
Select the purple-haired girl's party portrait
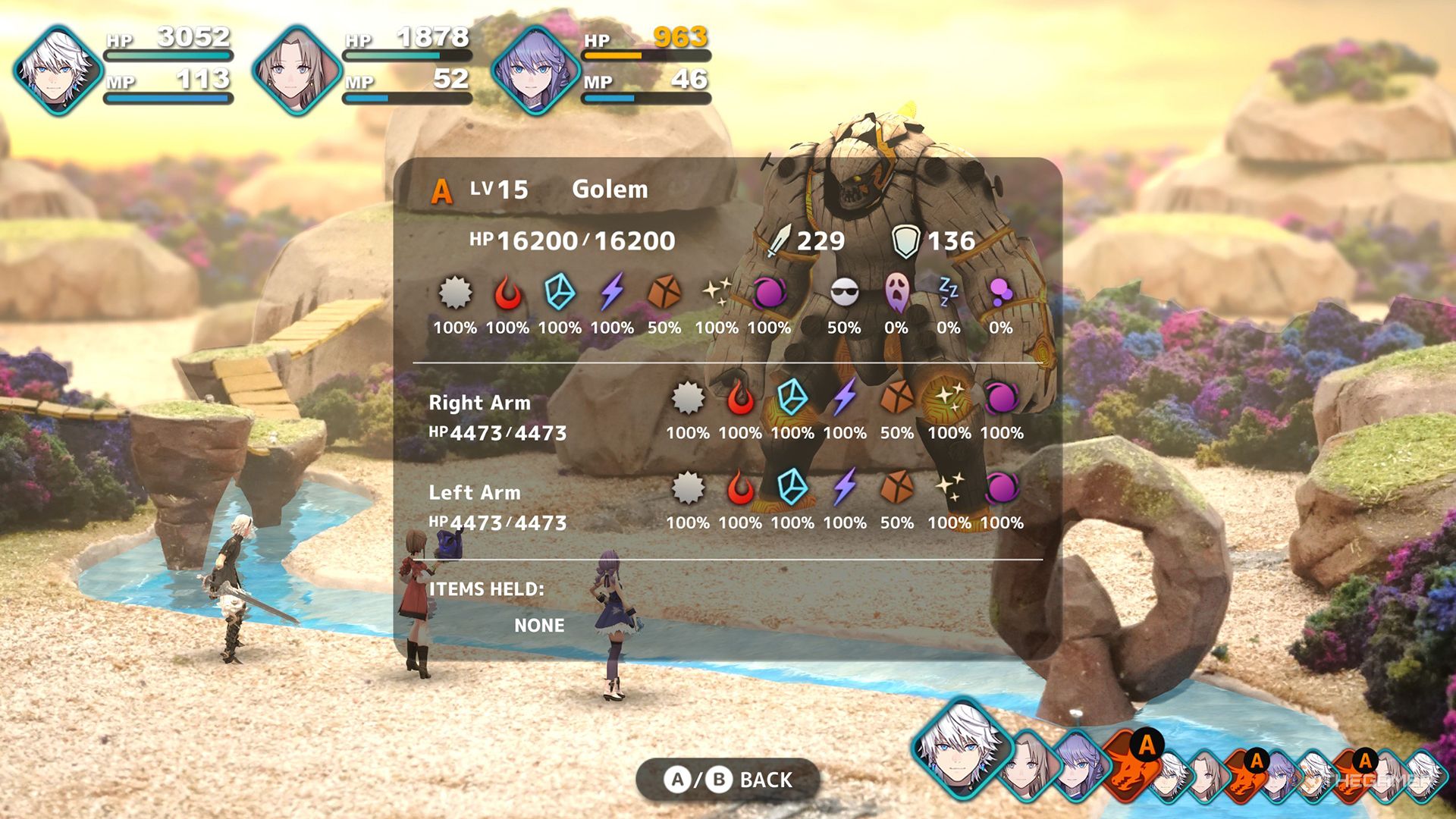(x=535, y=70)
